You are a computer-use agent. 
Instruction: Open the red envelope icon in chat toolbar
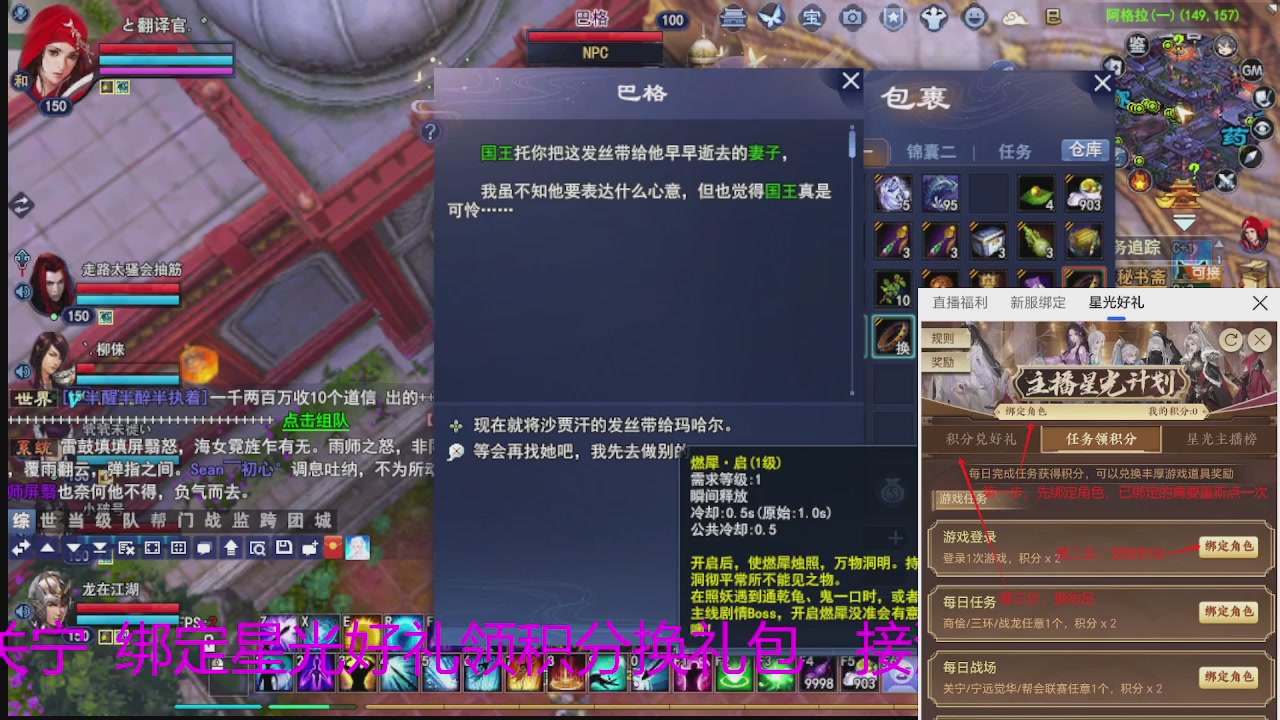333,547
